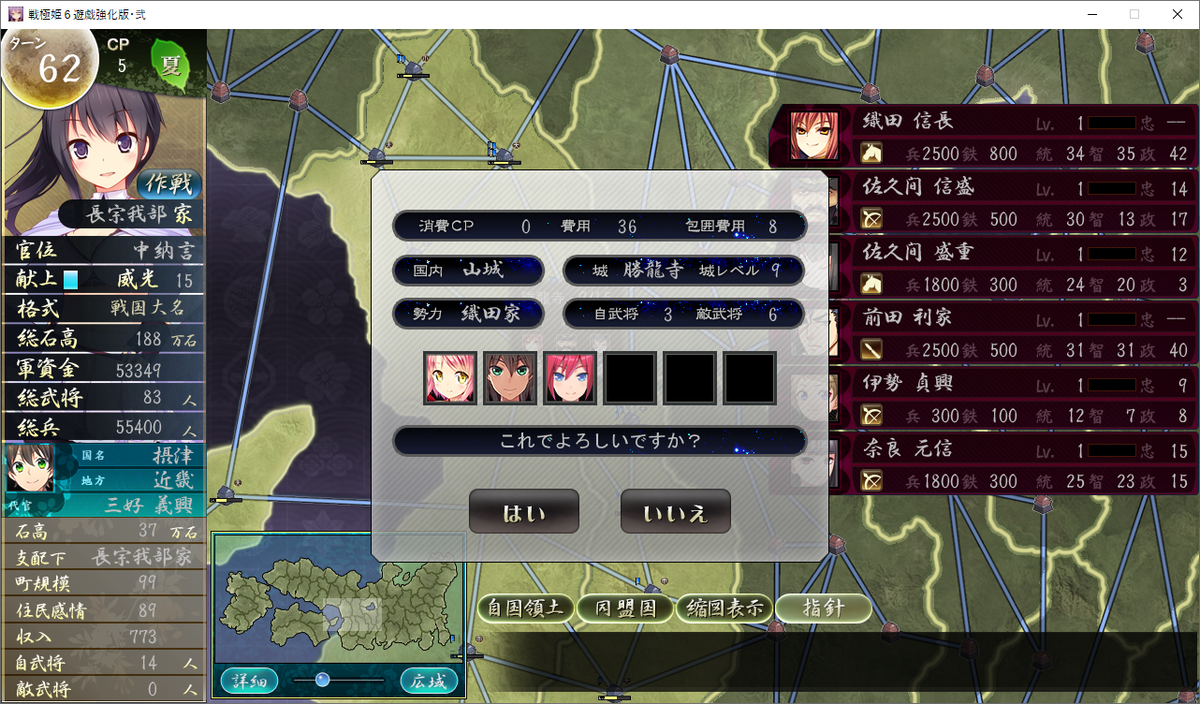This screenshot has width=1200, height=704.
Task: Toggle the 縮図表示 map view
Action: (x=723, y=607)
